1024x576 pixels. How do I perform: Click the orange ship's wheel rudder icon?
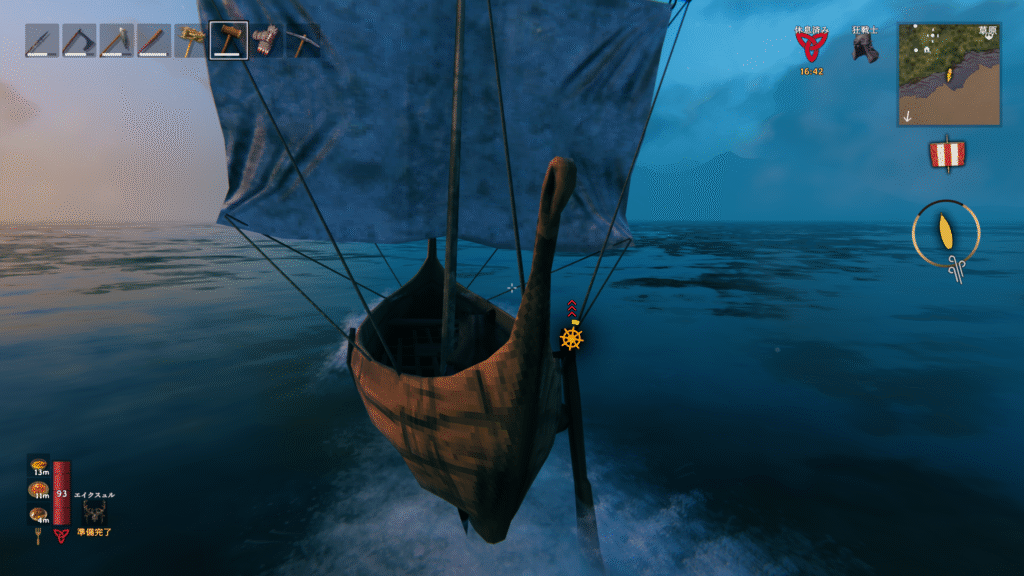tap(571, 339)
